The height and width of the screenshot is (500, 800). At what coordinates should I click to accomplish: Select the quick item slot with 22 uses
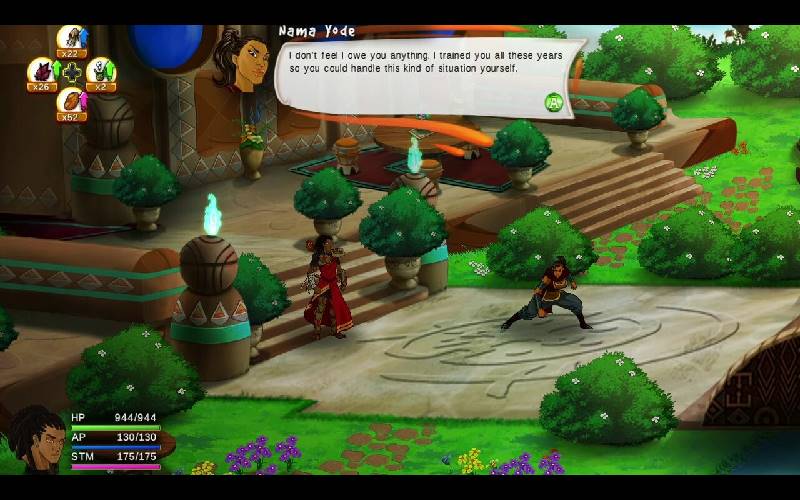tap(71, 39)
